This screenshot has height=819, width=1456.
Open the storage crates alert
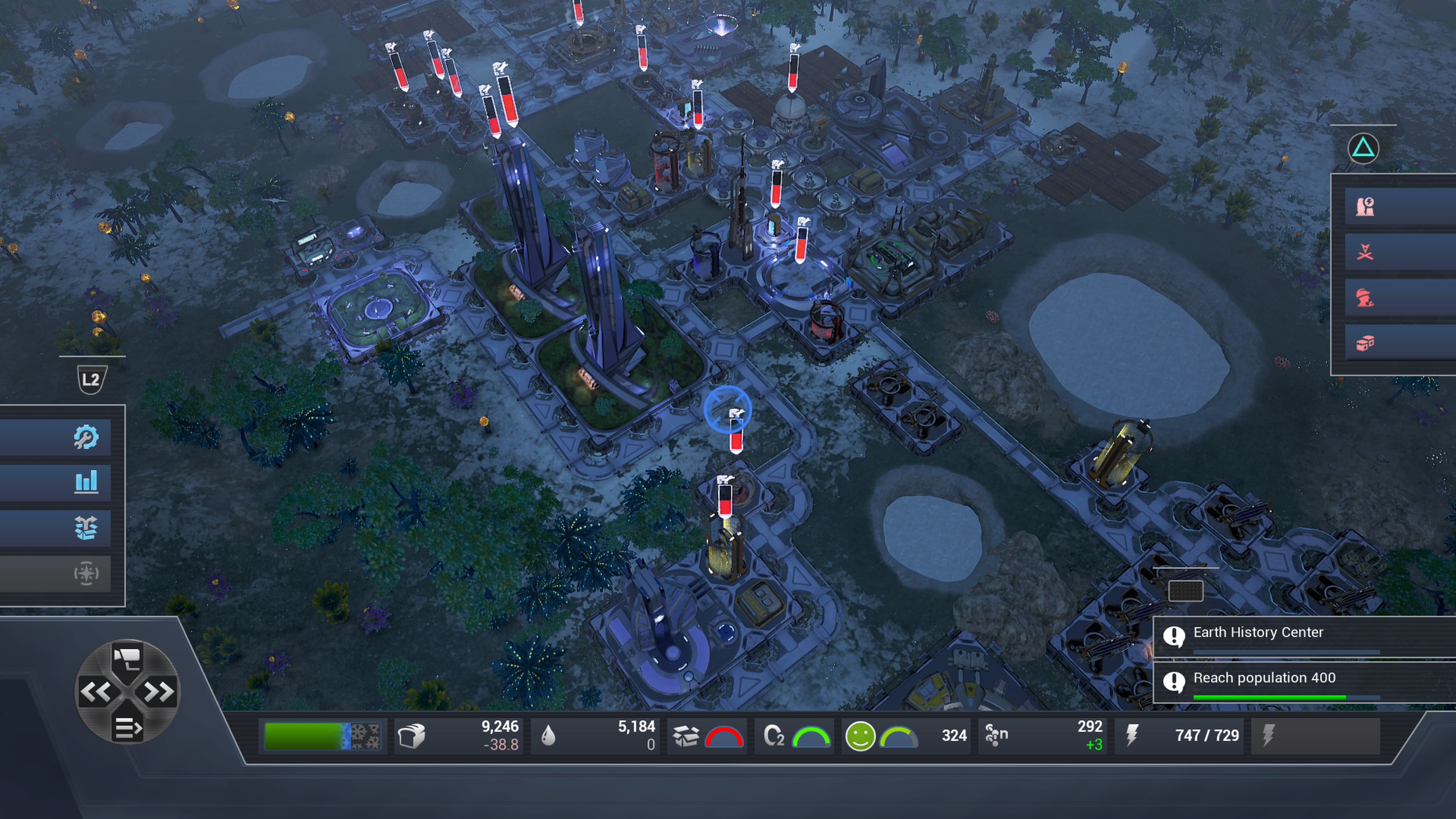coord(1365,343)
